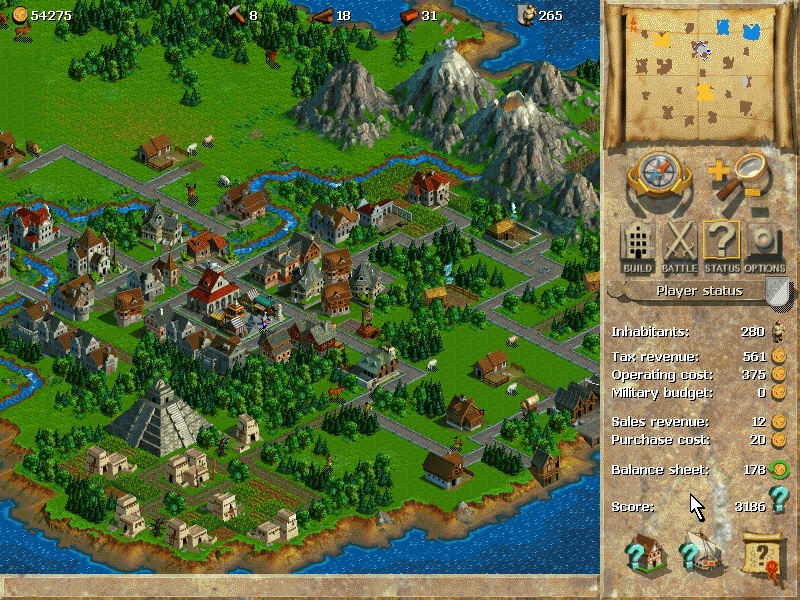Image resolution: width=800 pixels, height=600 pixels.
Task: Open the sealed scroll icon
Action: tap(762, 553)
